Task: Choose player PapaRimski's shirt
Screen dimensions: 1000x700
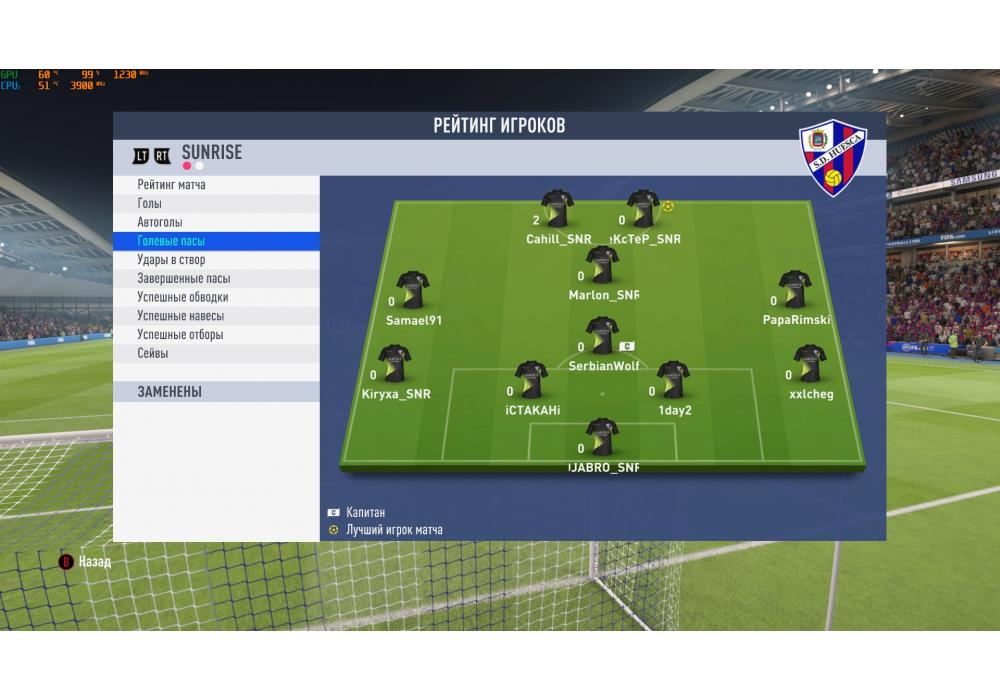Action: [795, 290]
